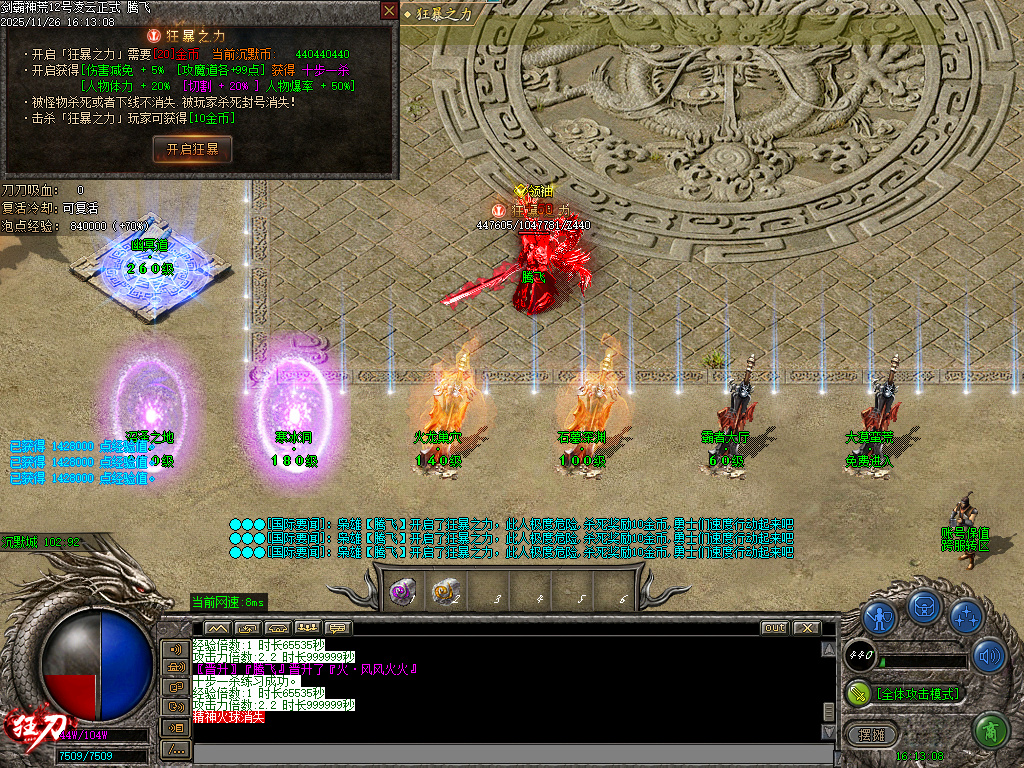Switch the attack mode sword icon
Screen dimensions: 1024x768
pyautogui.click(x=857, y=693)
